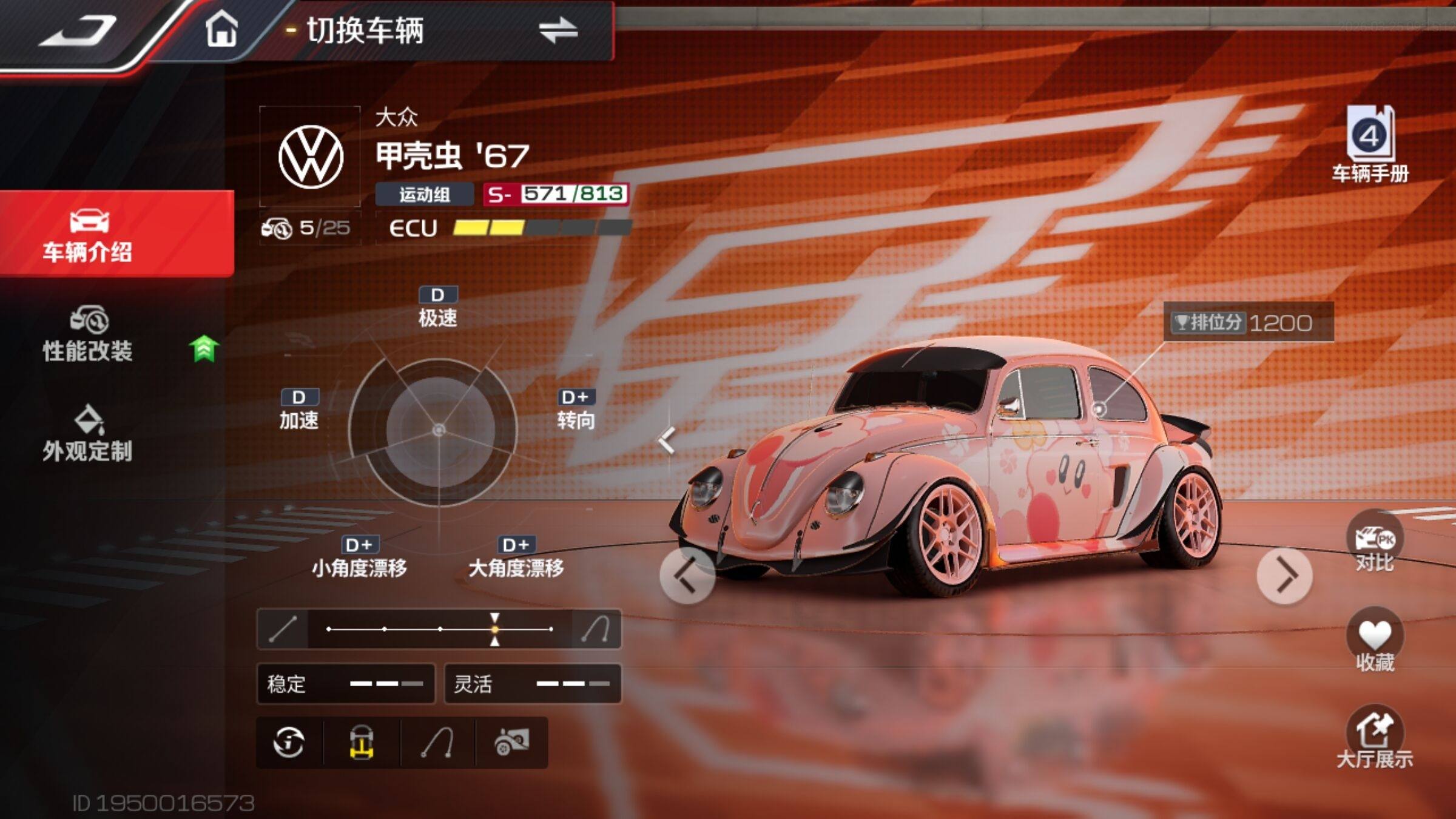Show the next car with right arrow
The image size is (1456, 819).
click(1284, 575)
